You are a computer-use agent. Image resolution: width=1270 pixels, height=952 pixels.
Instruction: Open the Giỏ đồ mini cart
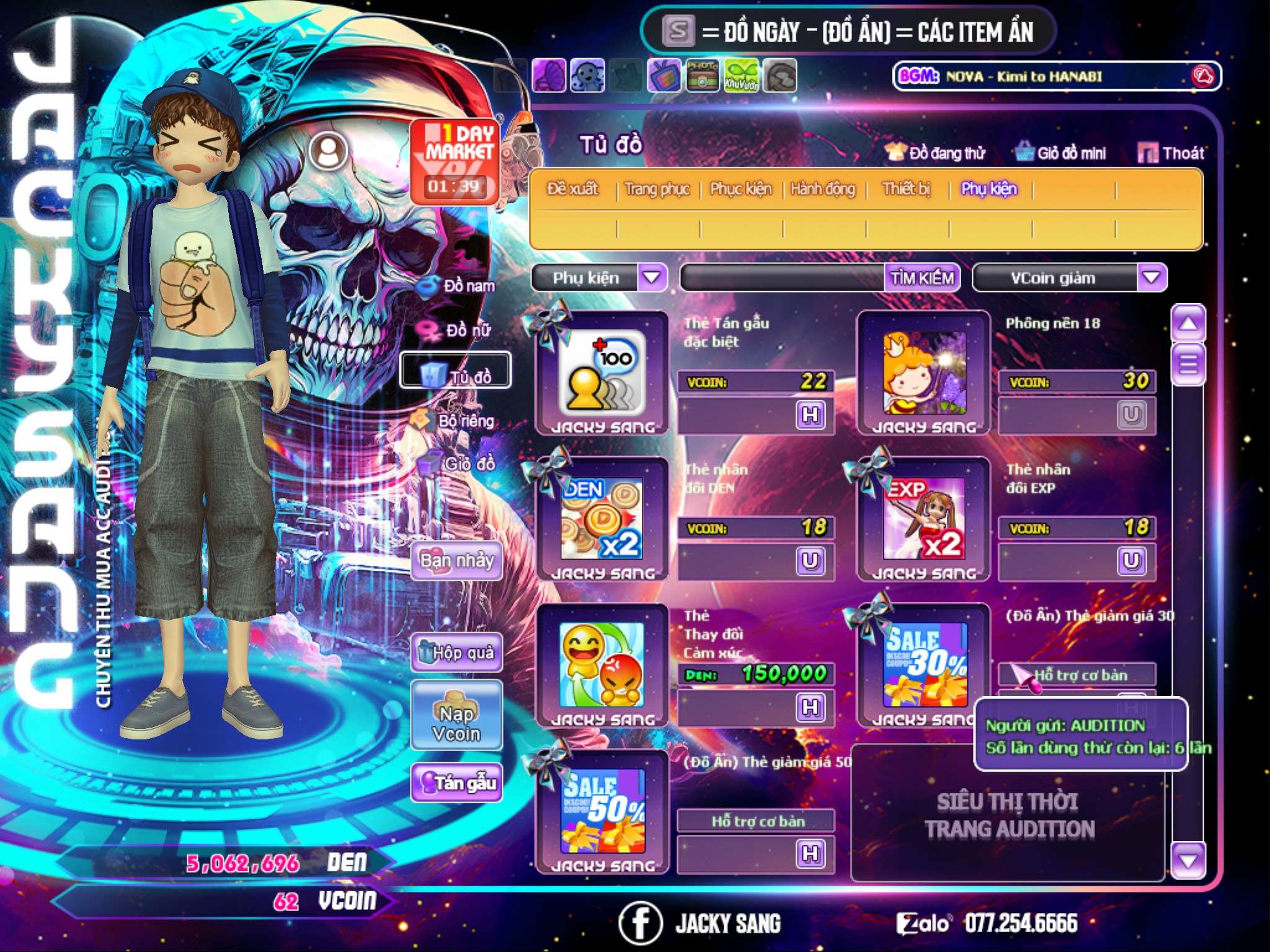pyautogui.click(x=1061, y=153)
